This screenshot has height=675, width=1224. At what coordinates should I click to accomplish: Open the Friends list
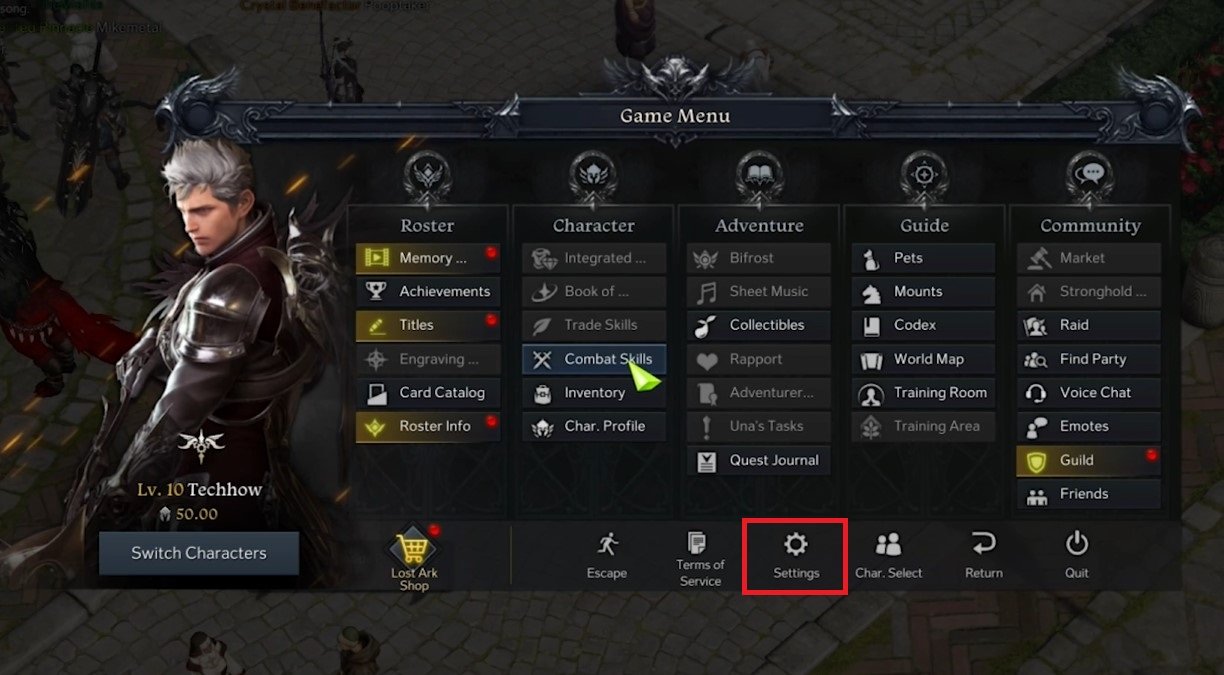(1089, 494)
